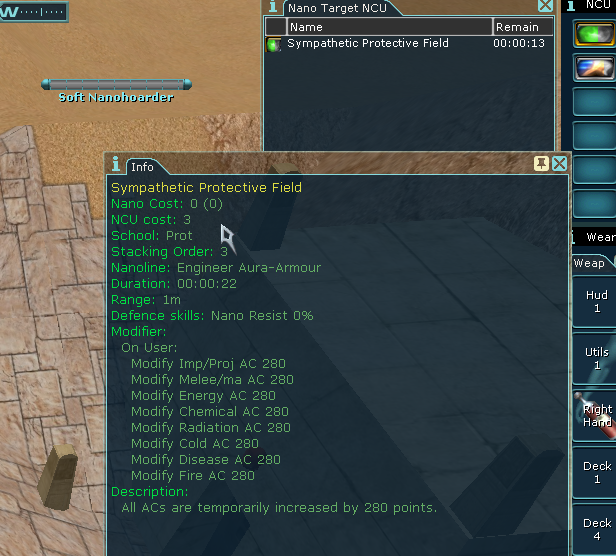Close the Info window
616x556 pixels.
tap(559, 163)
